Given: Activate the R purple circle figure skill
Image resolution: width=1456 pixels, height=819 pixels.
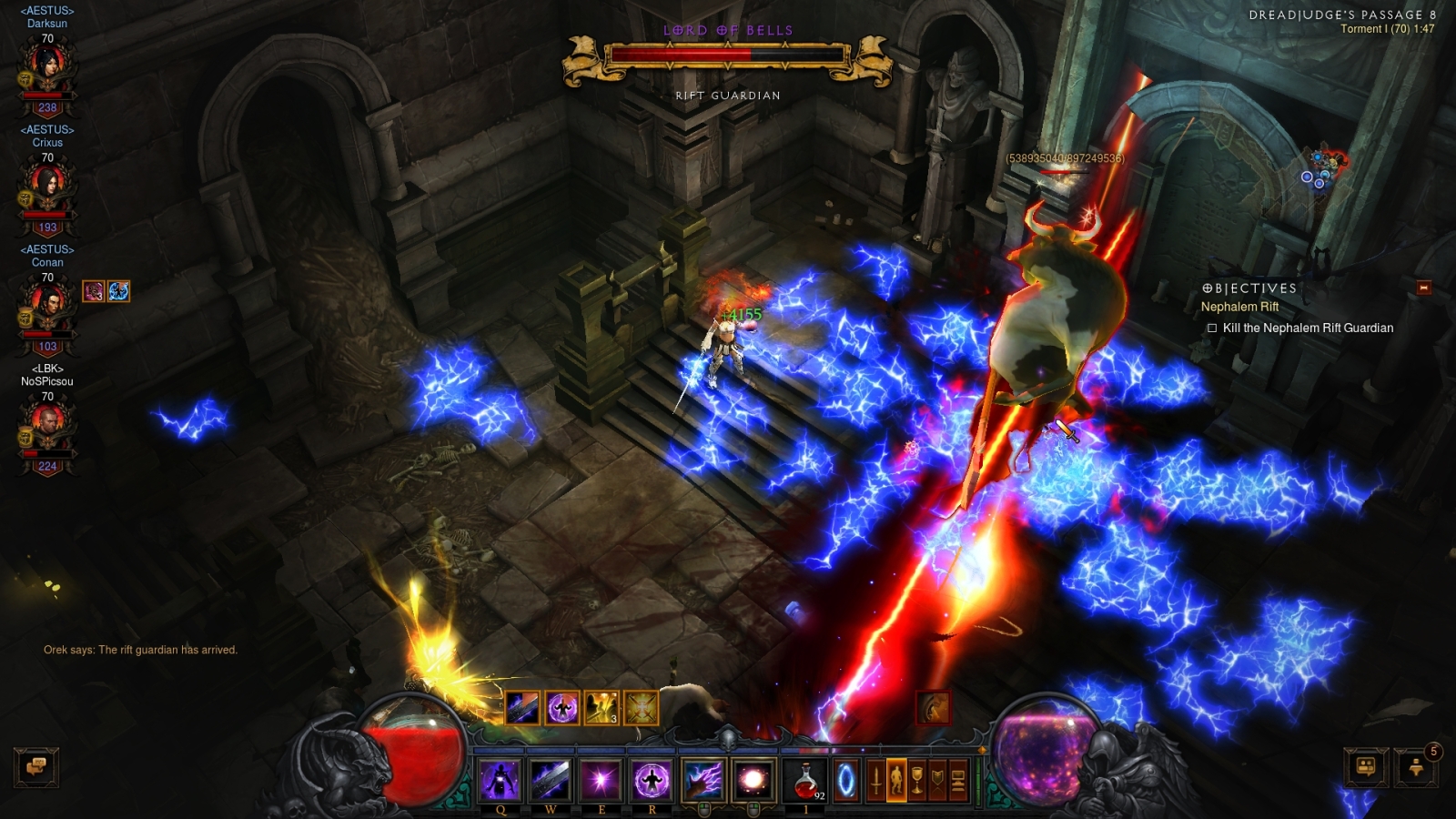Looking at the screenshot, I should pyautogui.click(x=652, y=780).
